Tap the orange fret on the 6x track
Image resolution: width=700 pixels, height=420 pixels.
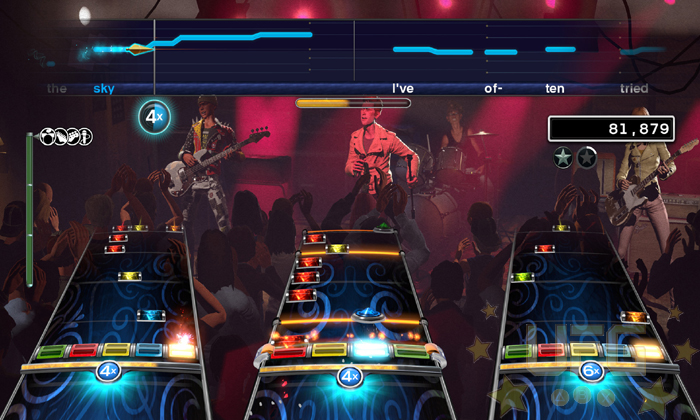click(x=649, y=351)
